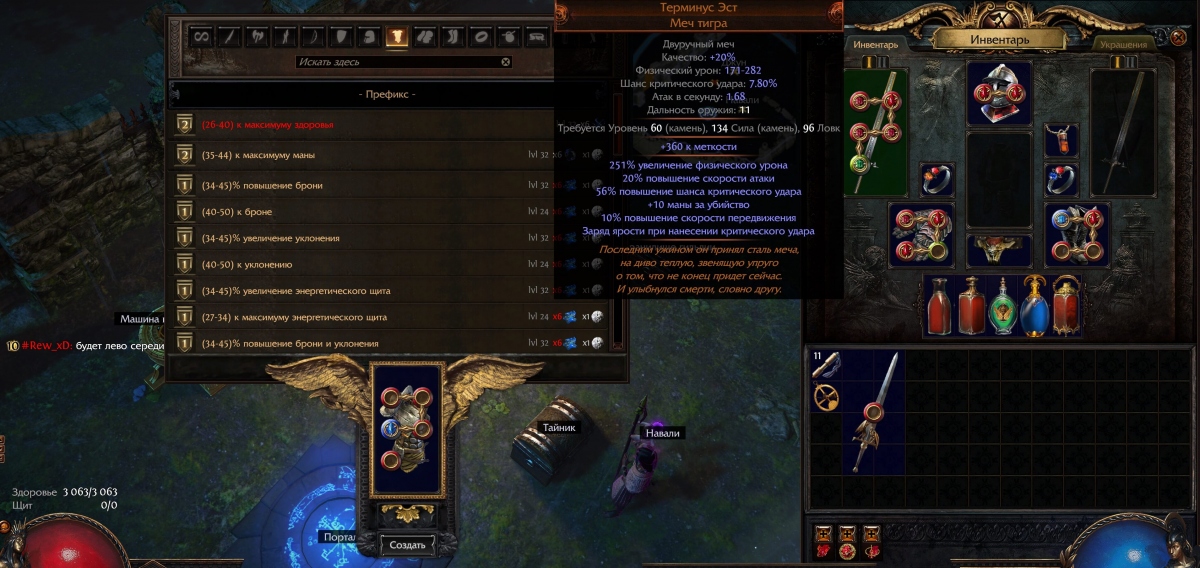Open the Украшения cosmetics tab

(x=1119, y=44)
